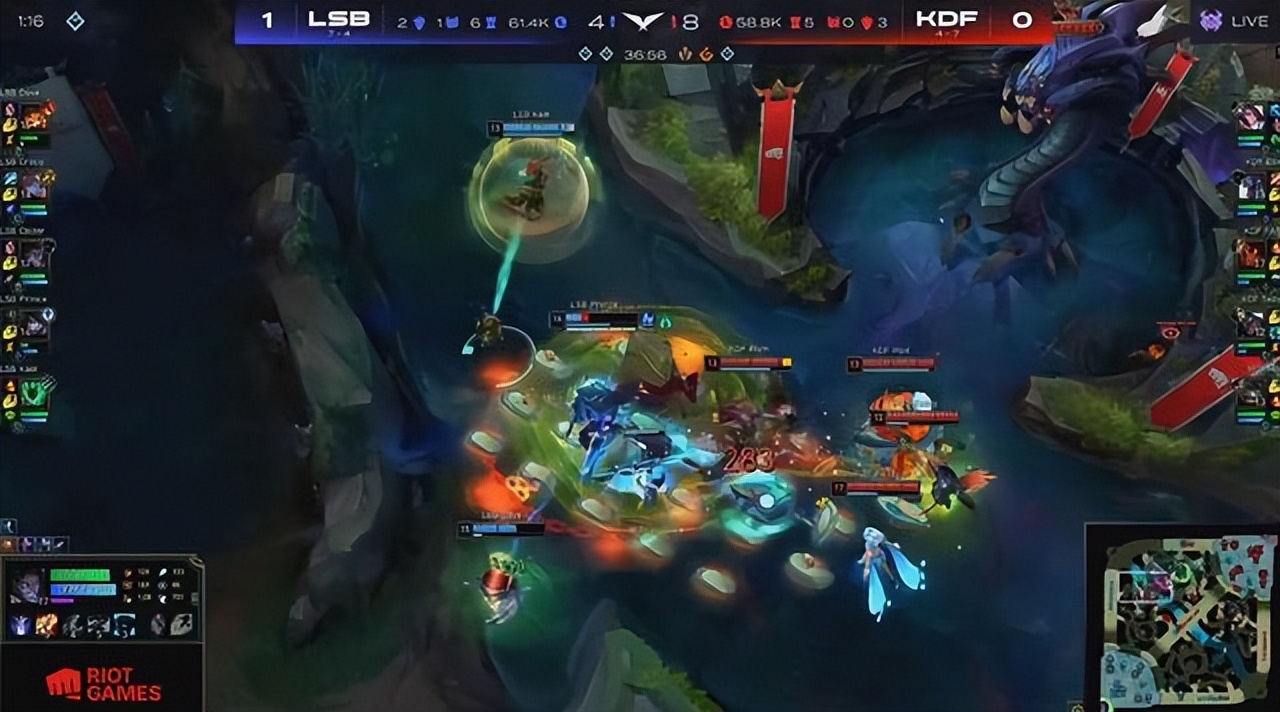1280x712 pixels.
Task: Click the selected champion's portrait in bottom panel
Action: coord(25,586)
